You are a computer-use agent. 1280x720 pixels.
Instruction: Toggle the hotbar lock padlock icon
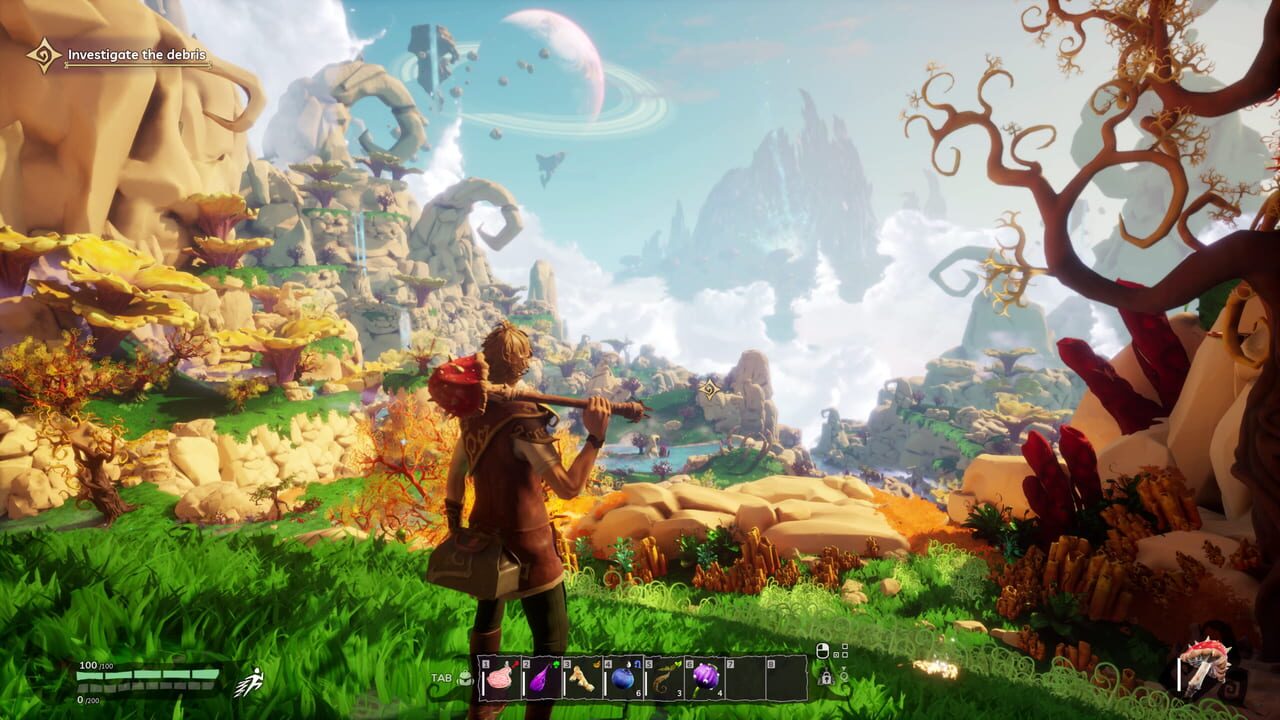pos(827,679)
